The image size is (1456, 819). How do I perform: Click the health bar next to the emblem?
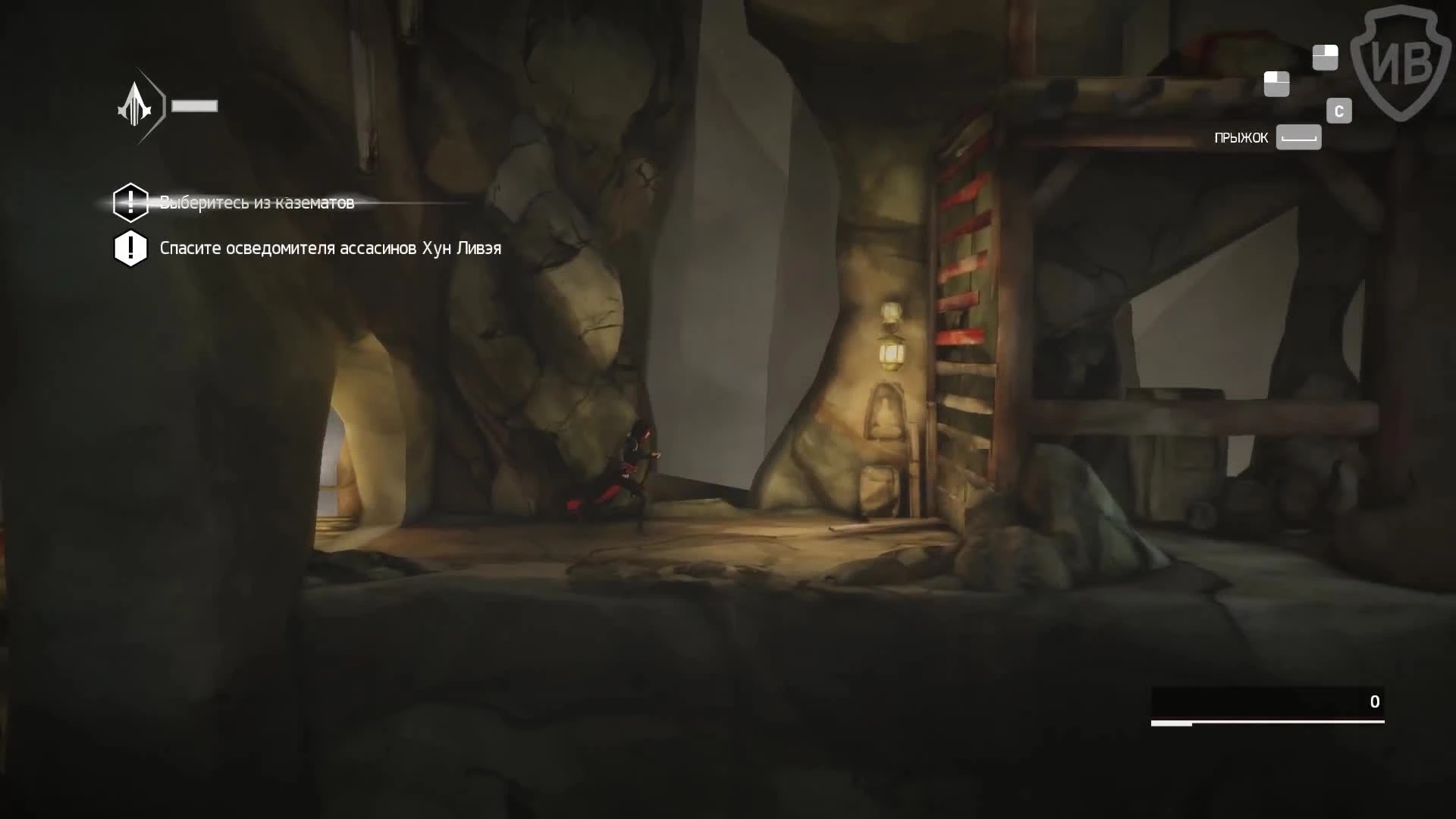[196, 106]
